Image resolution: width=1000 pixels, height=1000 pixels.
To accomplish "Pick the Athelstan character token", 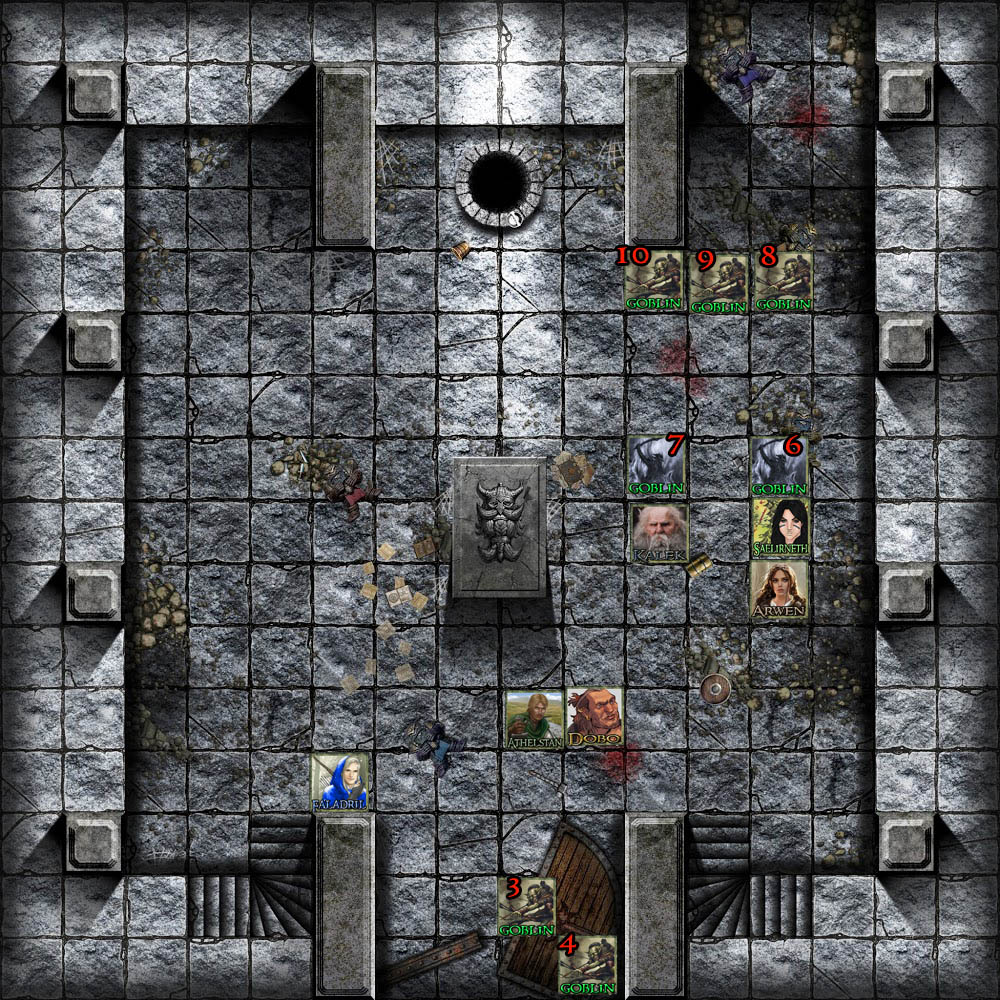I will (534, 719).
